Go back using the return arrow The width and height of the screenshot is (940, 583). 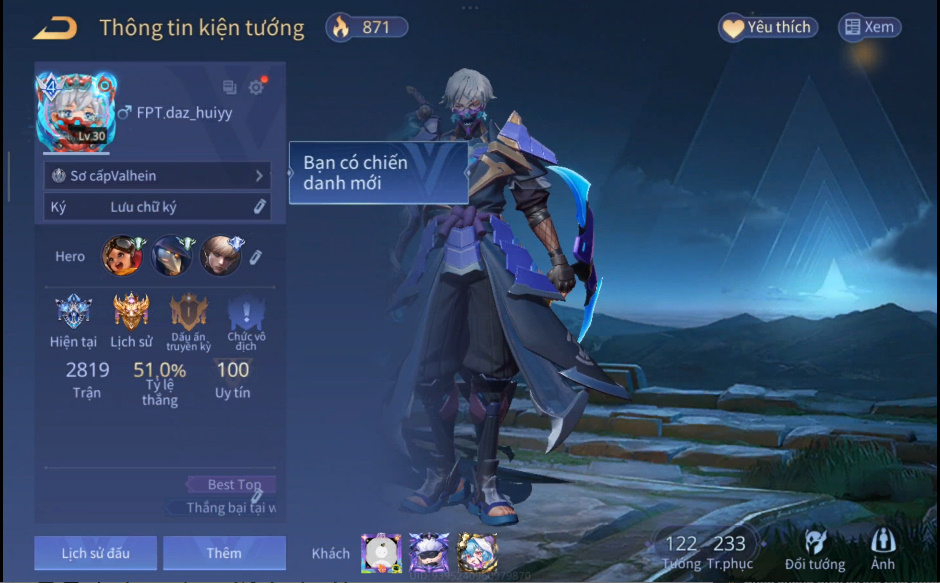(55, 28)
